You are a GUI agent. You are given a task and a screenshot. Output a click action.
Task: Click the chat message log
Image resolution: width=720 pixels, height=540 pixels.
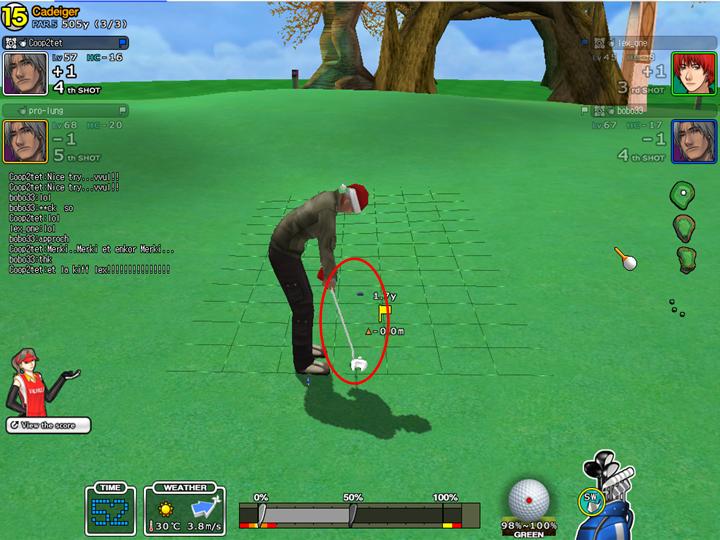tap(90, 223)
